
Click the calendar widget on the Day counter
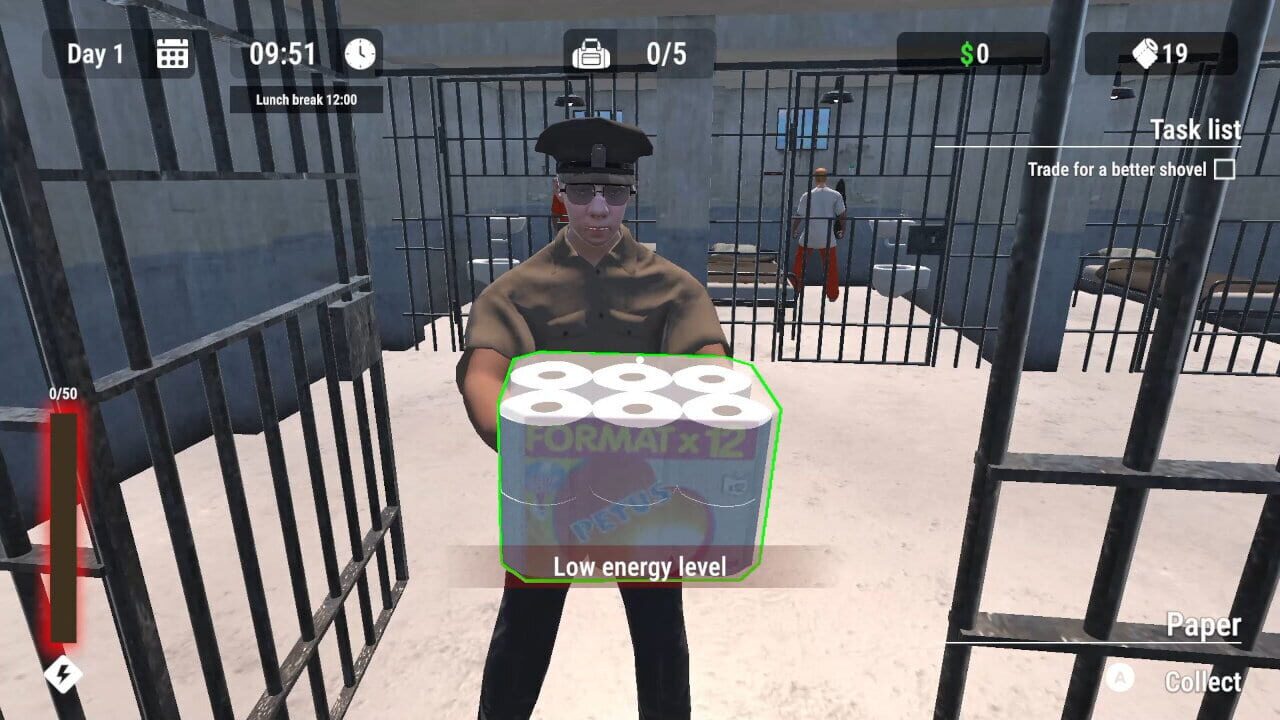(172, 55)
